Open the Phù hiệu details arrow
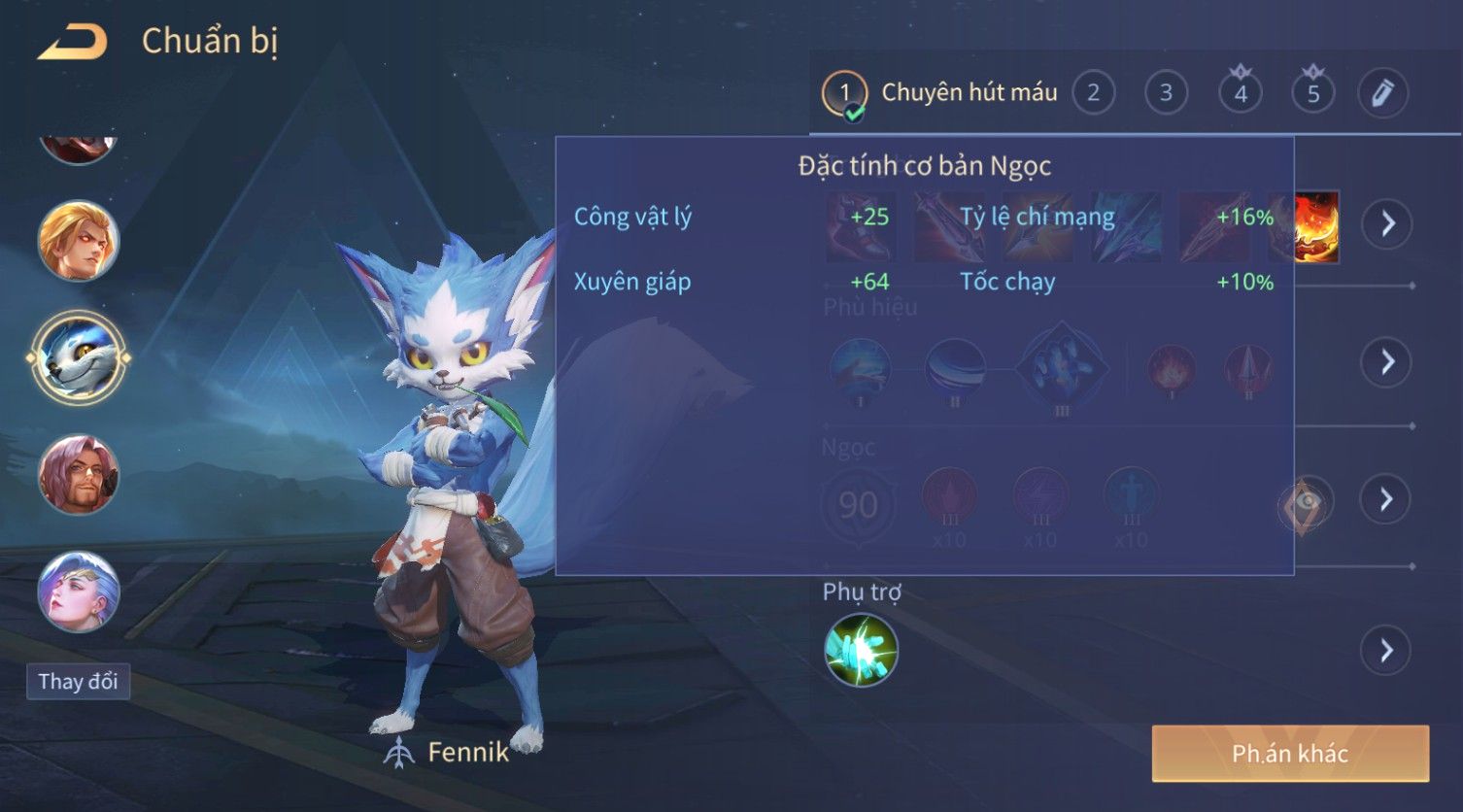 tap(1386, 362)
